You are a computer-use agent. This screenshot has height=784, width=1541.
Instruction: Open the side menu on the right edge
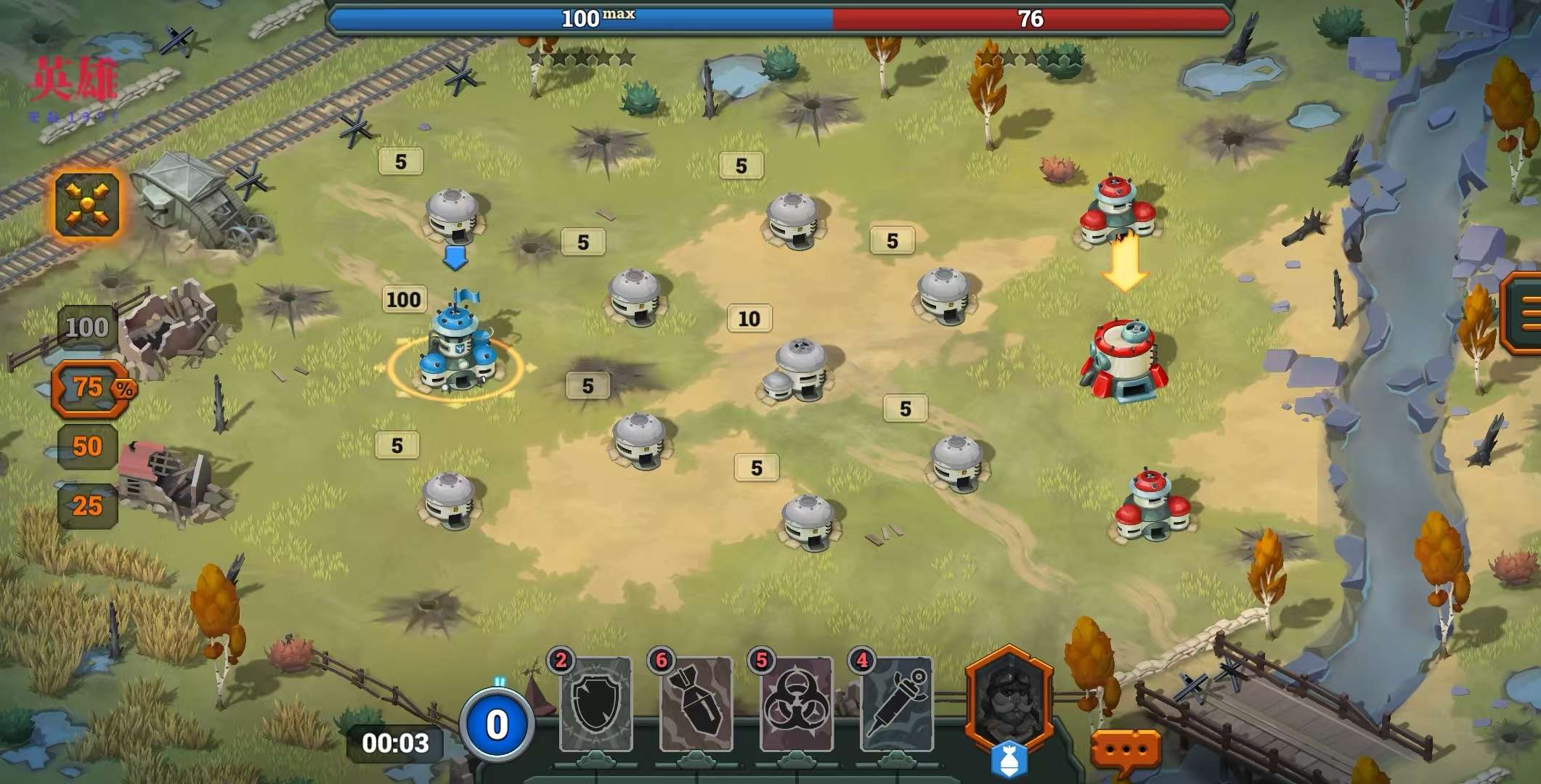point(1524,314)
